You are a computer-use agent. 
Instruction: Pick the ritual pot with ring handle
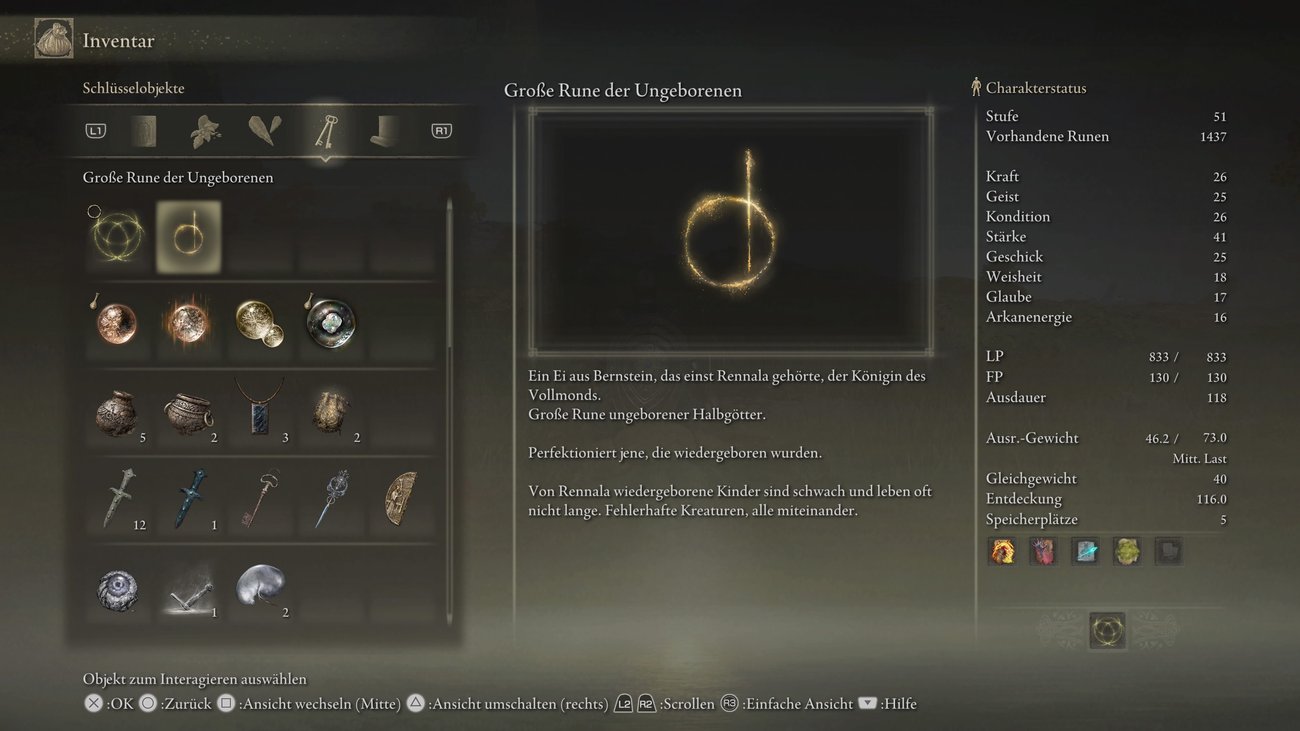(188, 410)
